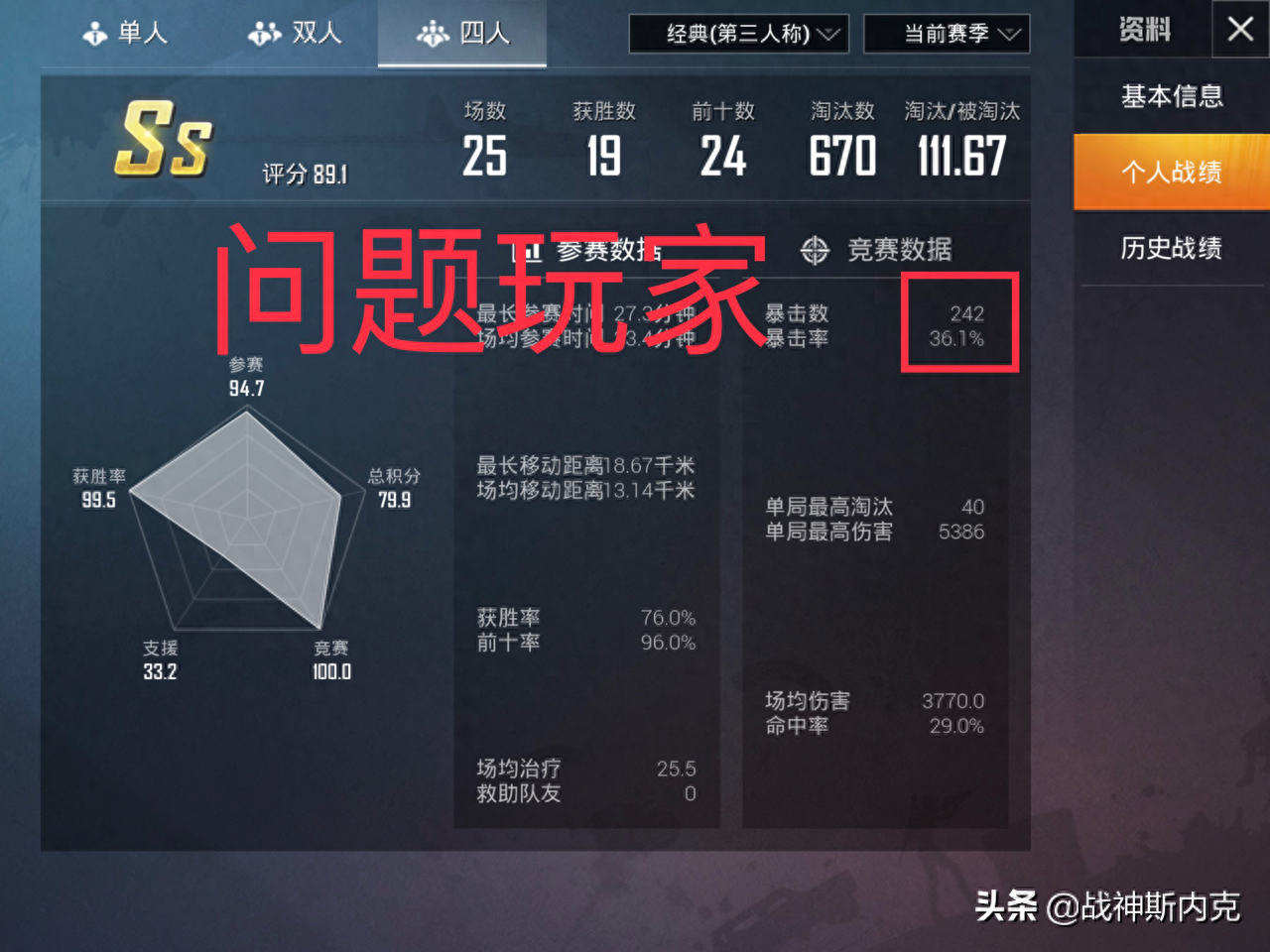Open 基本信息 in the sidebar
The height and width of the screenshot is (952, 1270).
(1172, 96)
